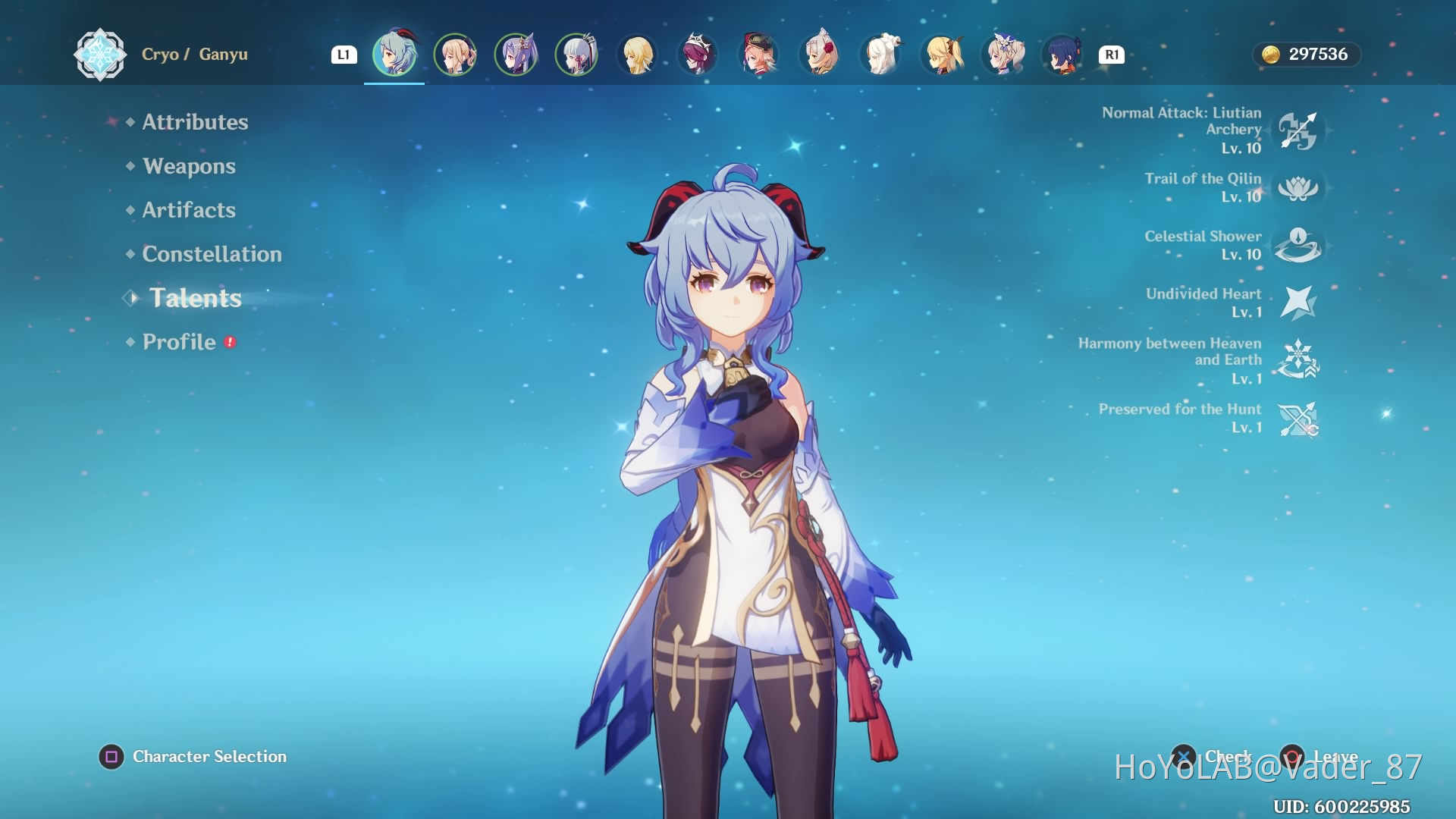
Task: Switch to Jean's character portrait
Action: 455,55
